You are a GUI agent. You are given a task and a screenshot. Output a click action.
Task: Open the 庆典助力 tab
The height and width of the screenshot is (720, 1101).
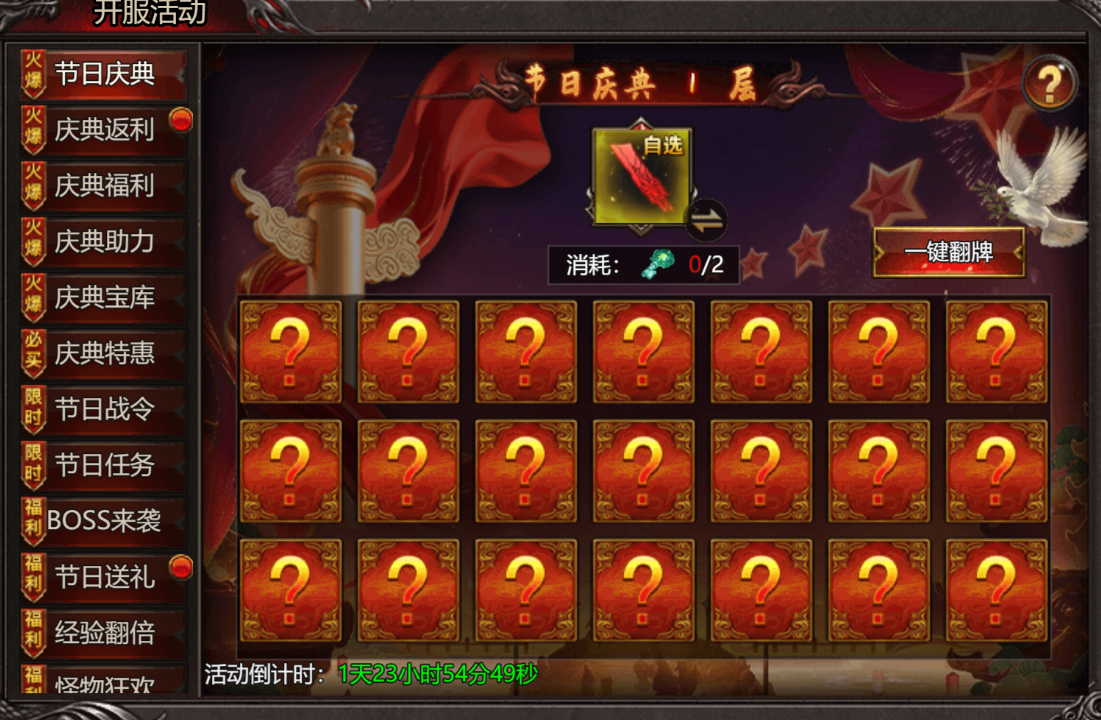click(104, 242)
